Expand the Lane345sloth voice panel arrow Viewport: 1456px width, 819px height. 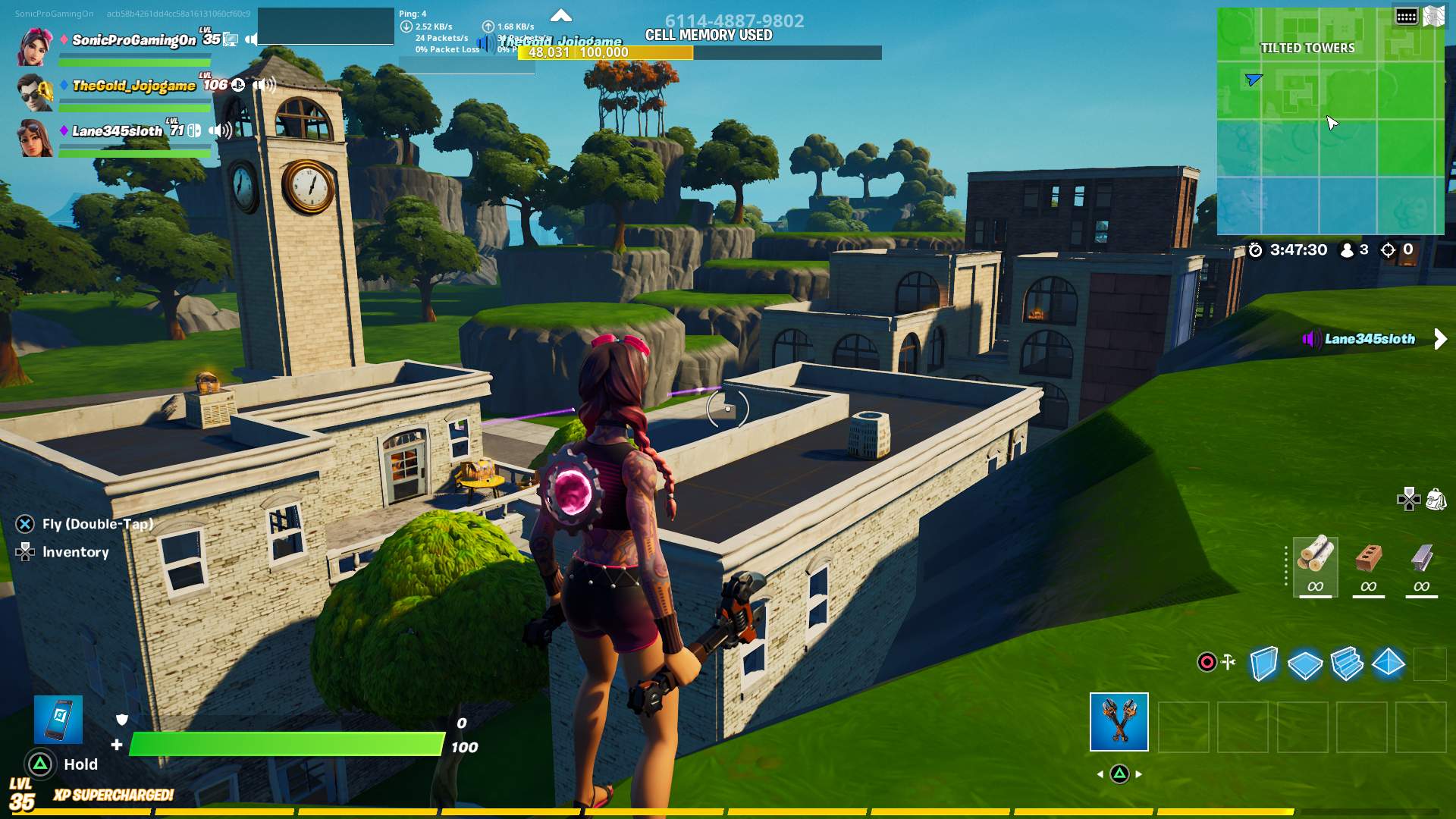(x=1440, y=339)
